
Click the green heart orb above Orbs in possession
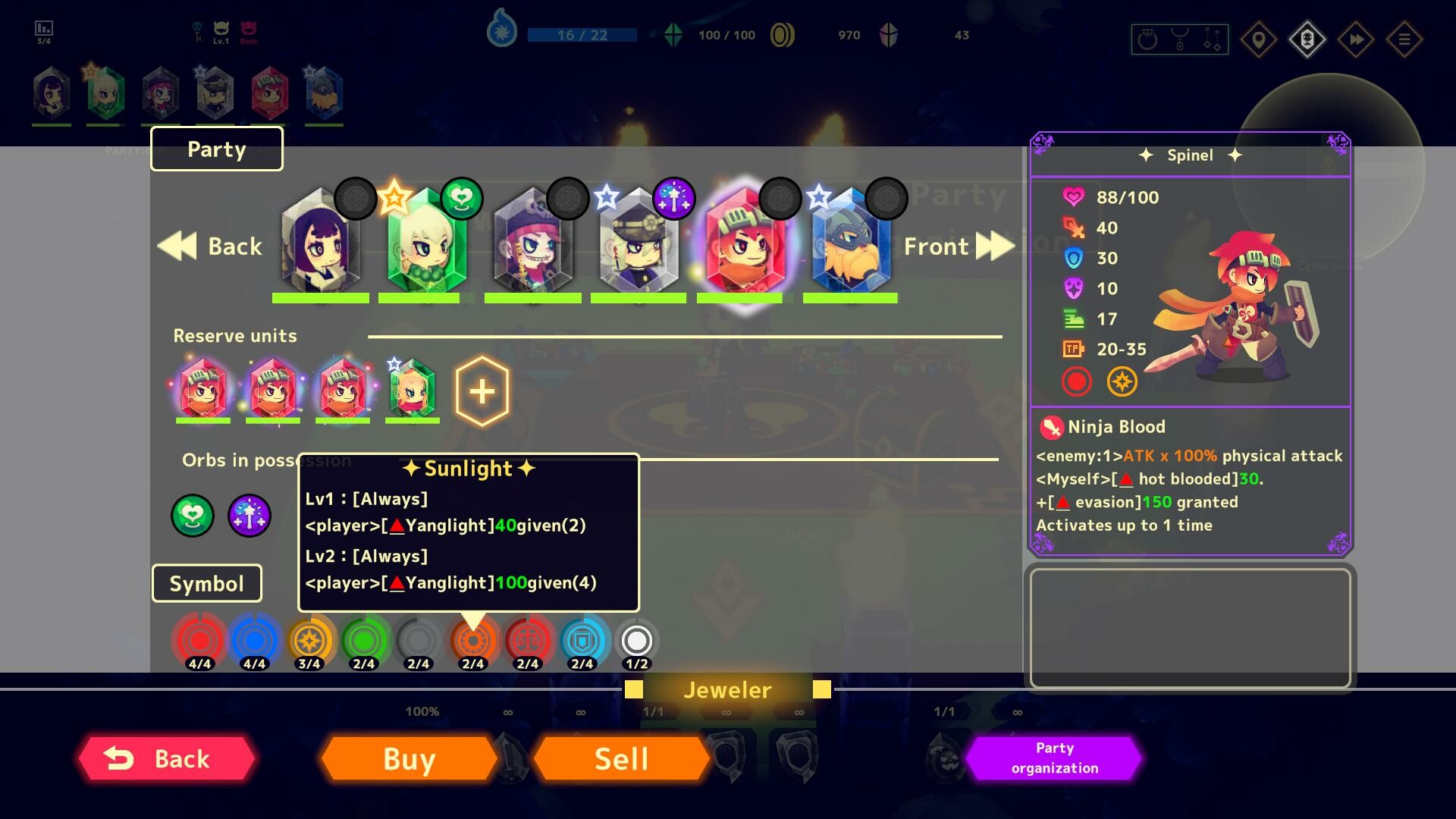coord(192,516)
